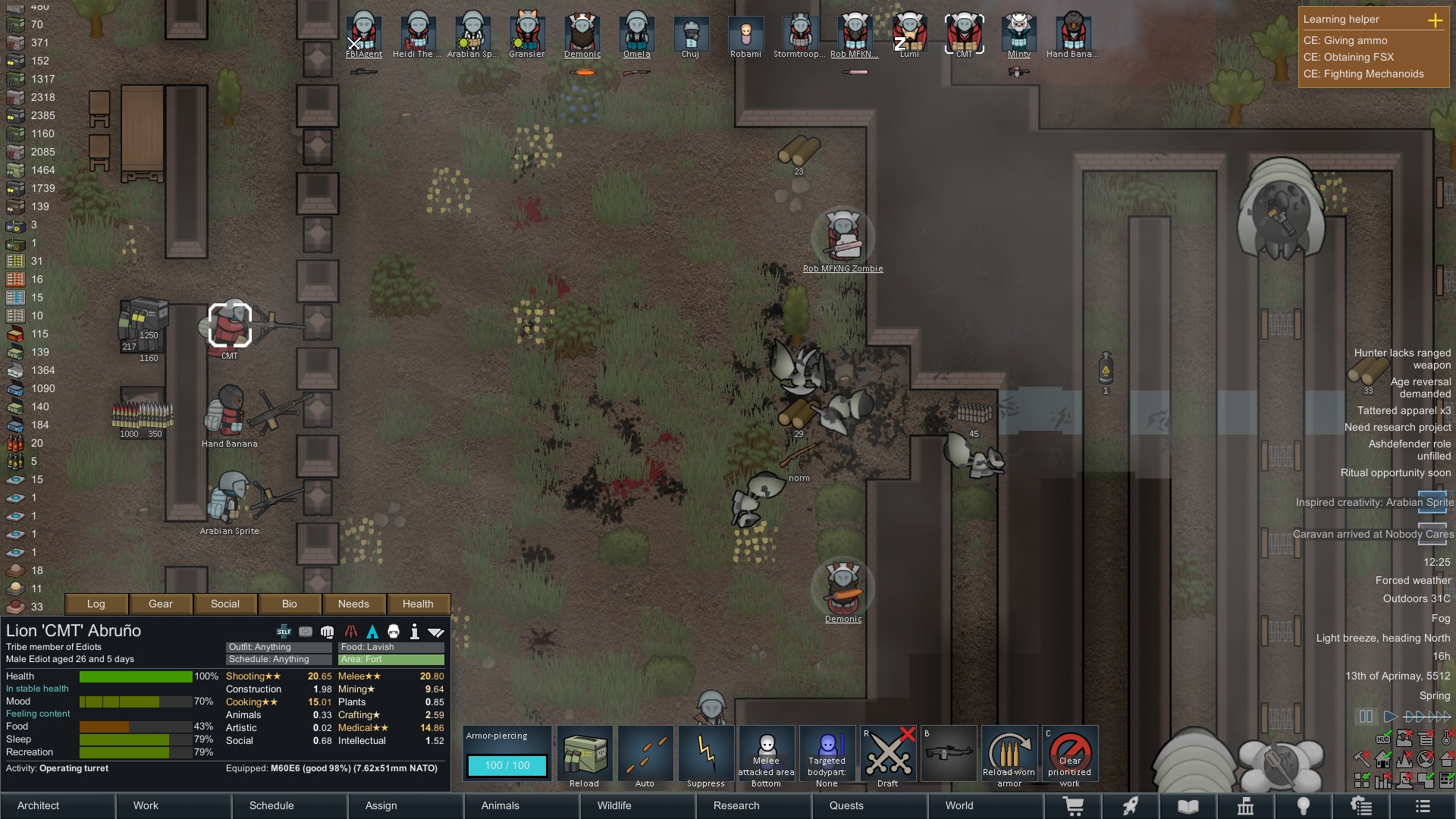1456x819 pixels.
Task: Open the Needs tab
Action: [353, 604]
